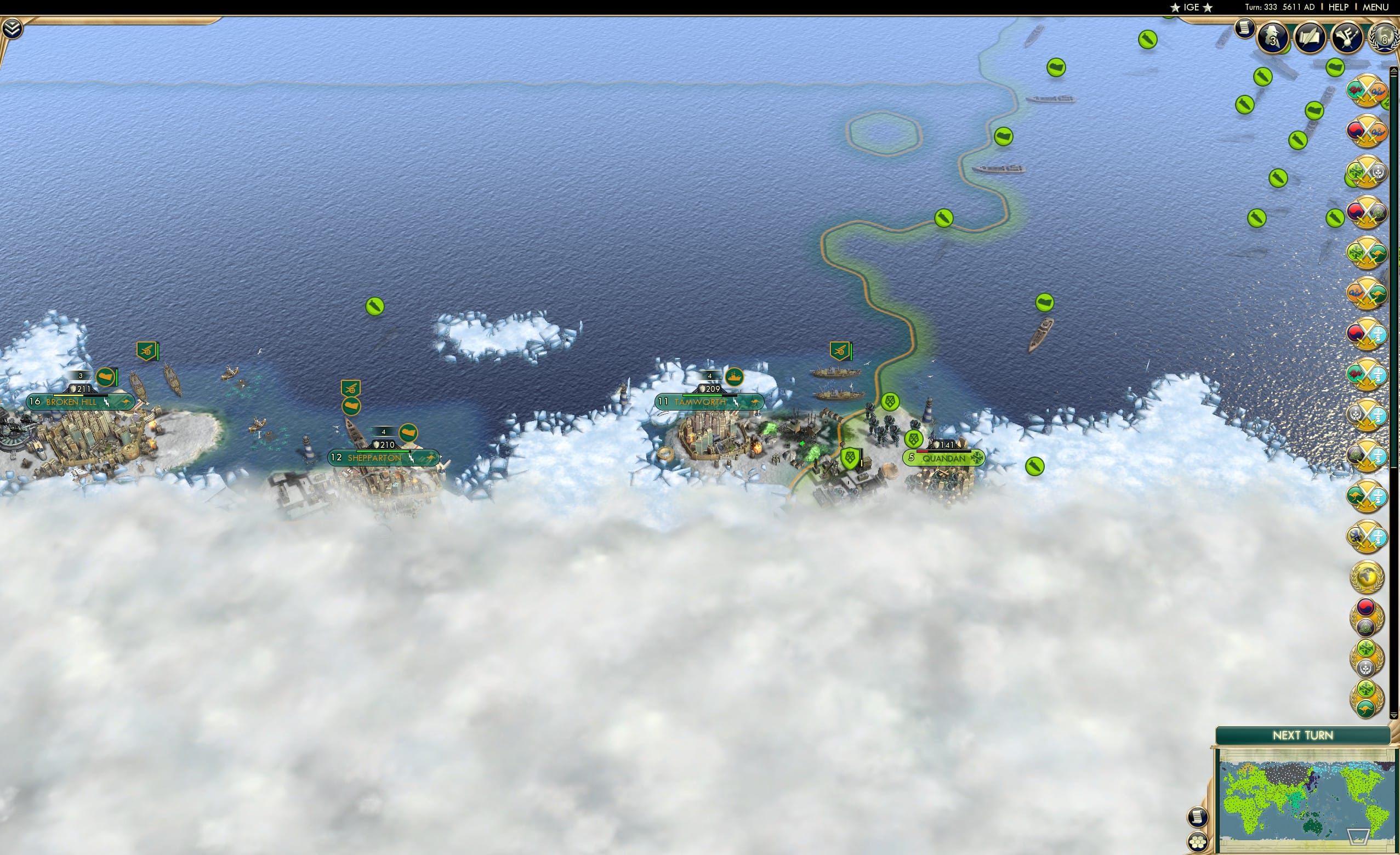Click the strategic view globe below the minimap
The height and width of the screenshot is (855, 1400).
(1198, 843)
